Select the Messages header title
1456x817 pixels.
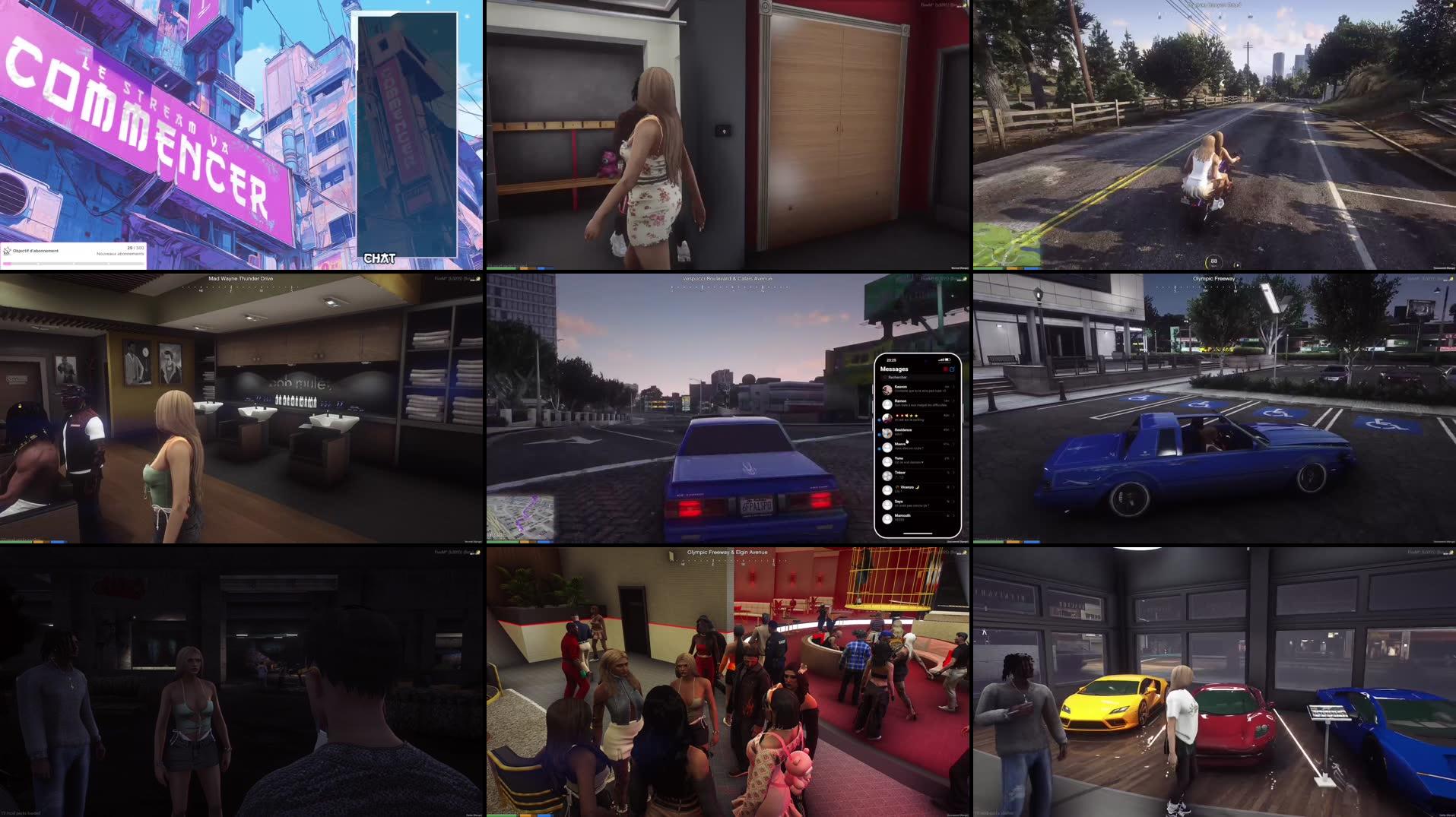[x=894, y=369]
